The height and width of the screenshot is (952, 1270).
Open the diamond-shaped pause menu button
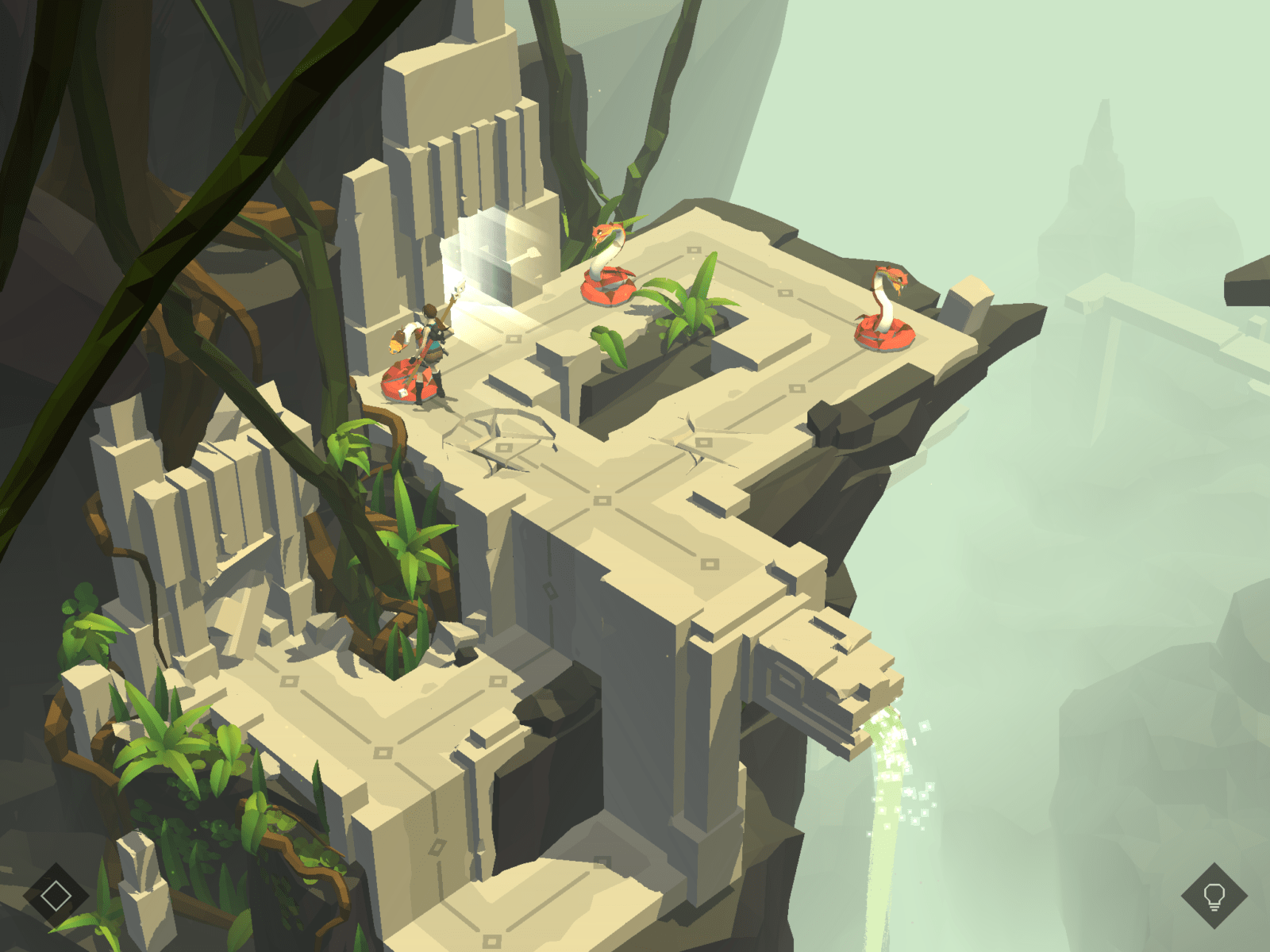click(x=56, y=896)
